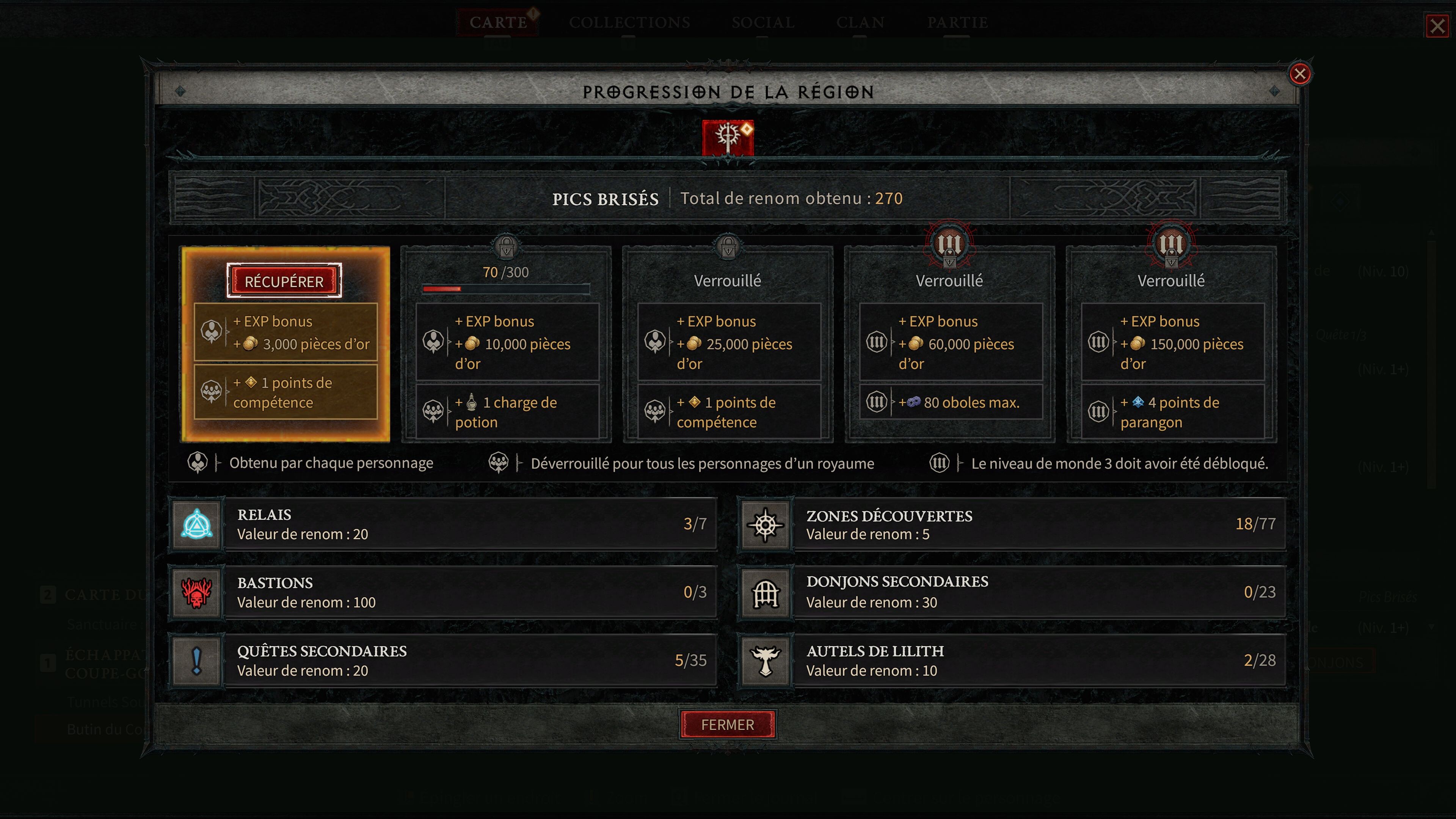Click the Zones découvertes compass icon
The height and width of the screenshot is (819, 1456).
[x=765, y=524]
